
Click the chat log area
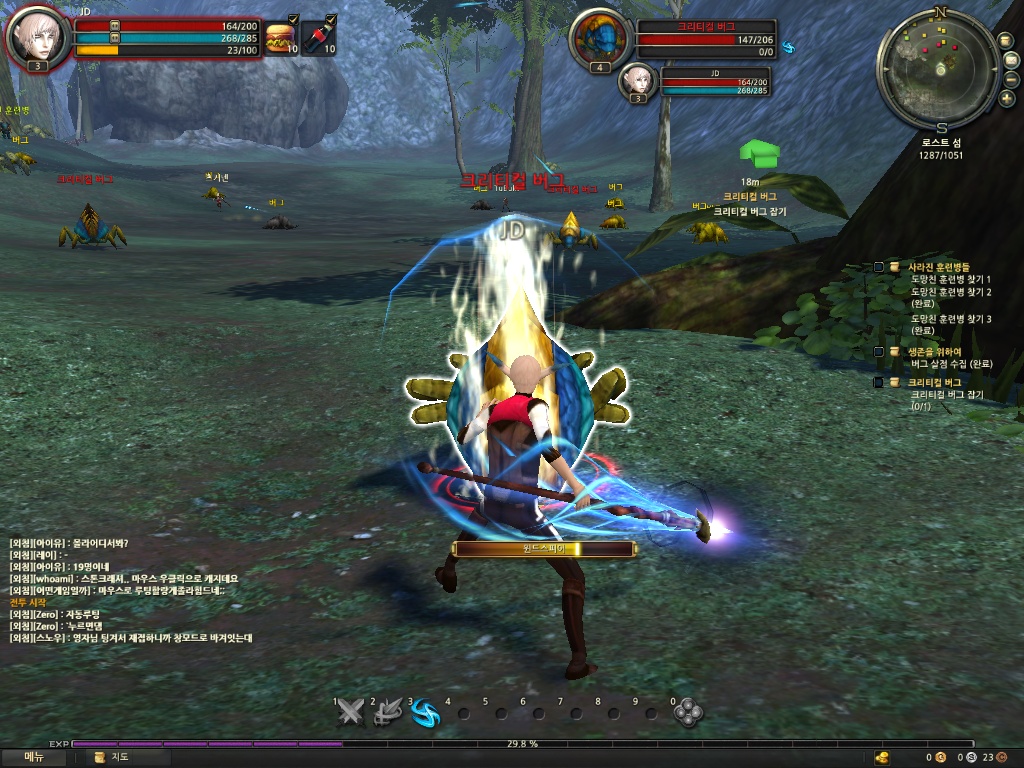click(x=130, y=590)
